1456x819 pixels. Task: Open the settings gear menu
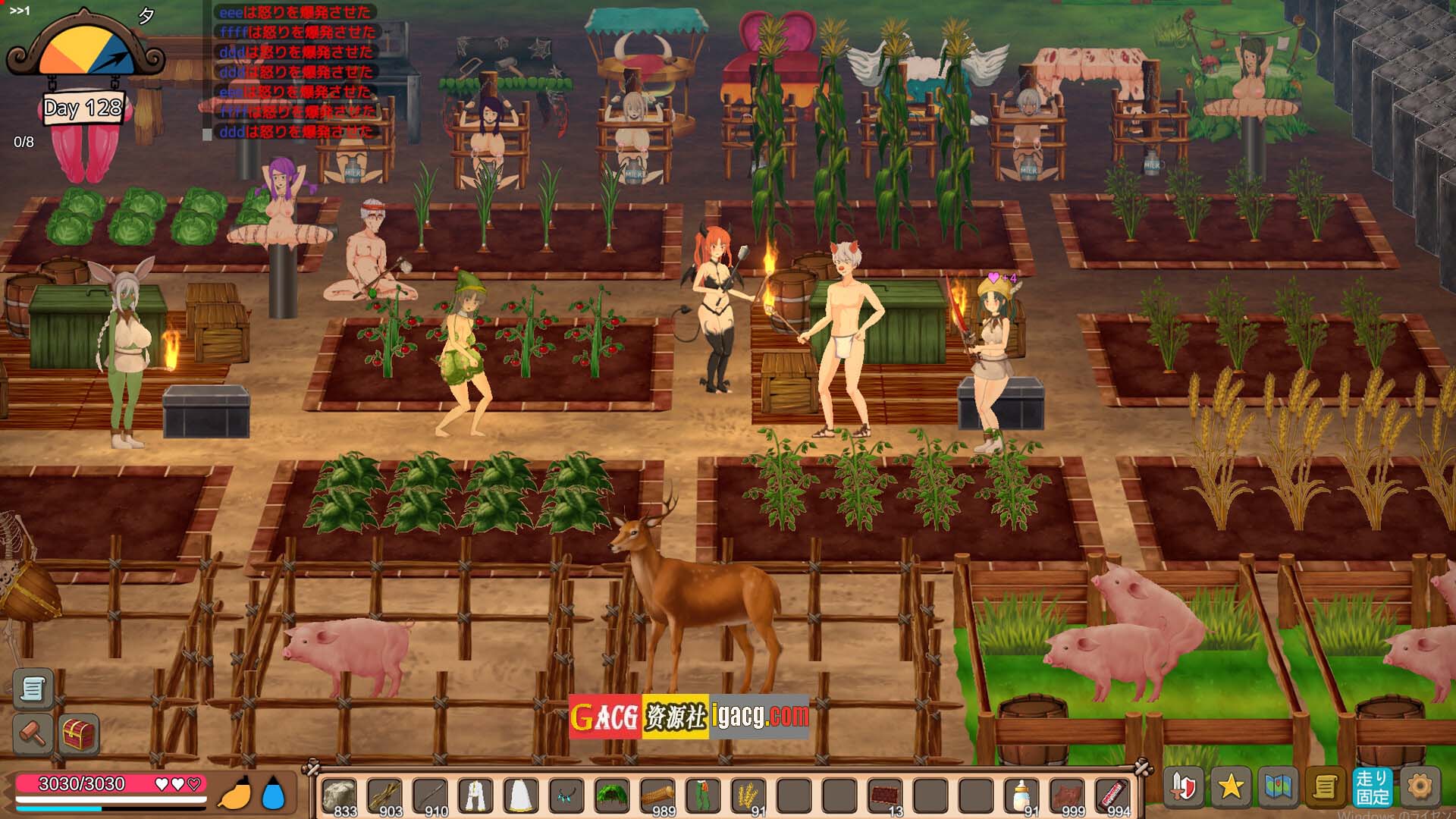tap(1420, 786)
